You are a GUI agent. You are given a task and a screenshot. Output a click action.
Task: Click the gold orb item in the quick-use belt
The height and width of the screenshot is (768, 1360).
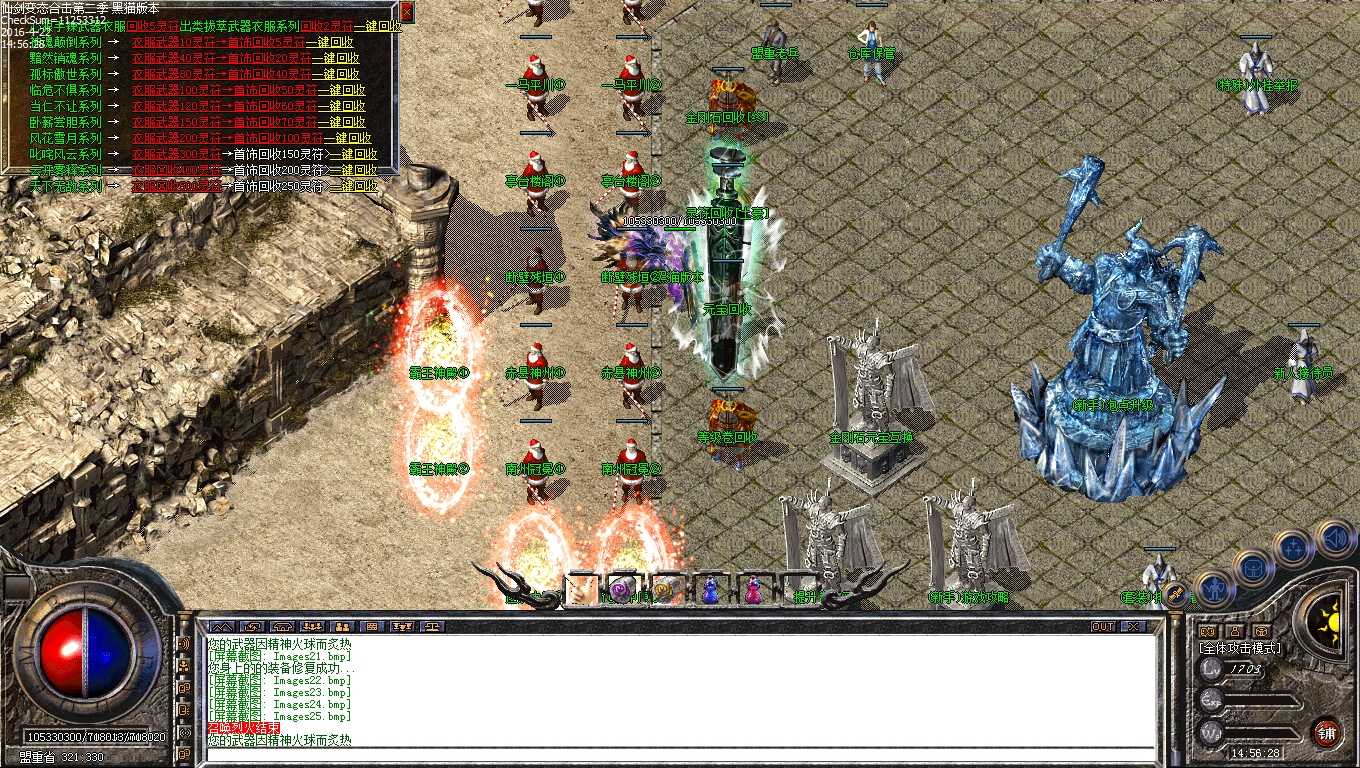663,588
